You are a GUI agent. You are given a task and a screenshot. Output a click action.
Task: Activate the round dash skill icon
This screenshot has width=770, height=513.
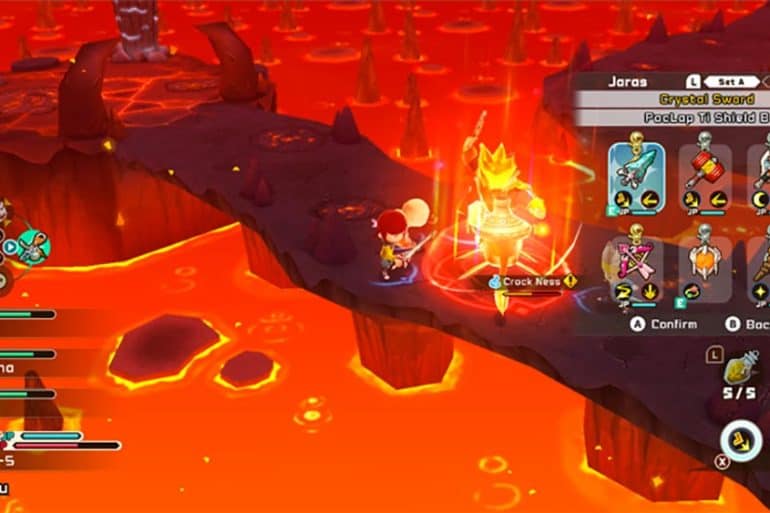(x=741, y=441)
